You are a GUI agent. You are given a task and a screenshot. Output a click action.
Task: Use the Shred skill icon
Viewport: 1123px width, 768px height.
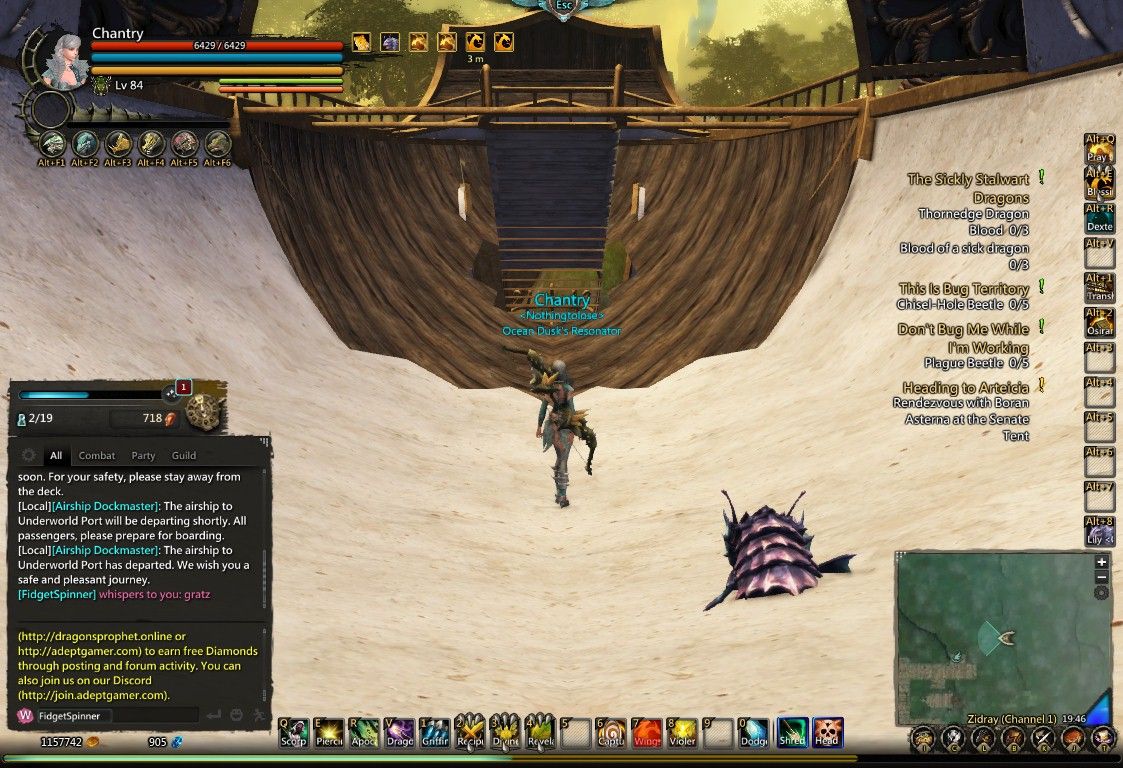[792, 733]
